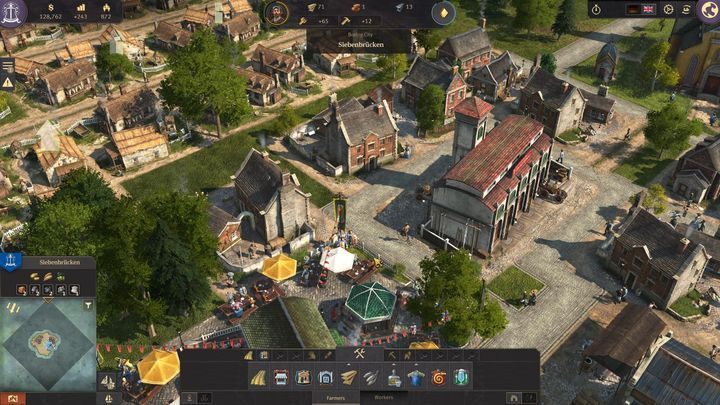Viewport: 720px width, 405px height.
Task: Open the minimap filter funnel
Action: pos(88,304)
